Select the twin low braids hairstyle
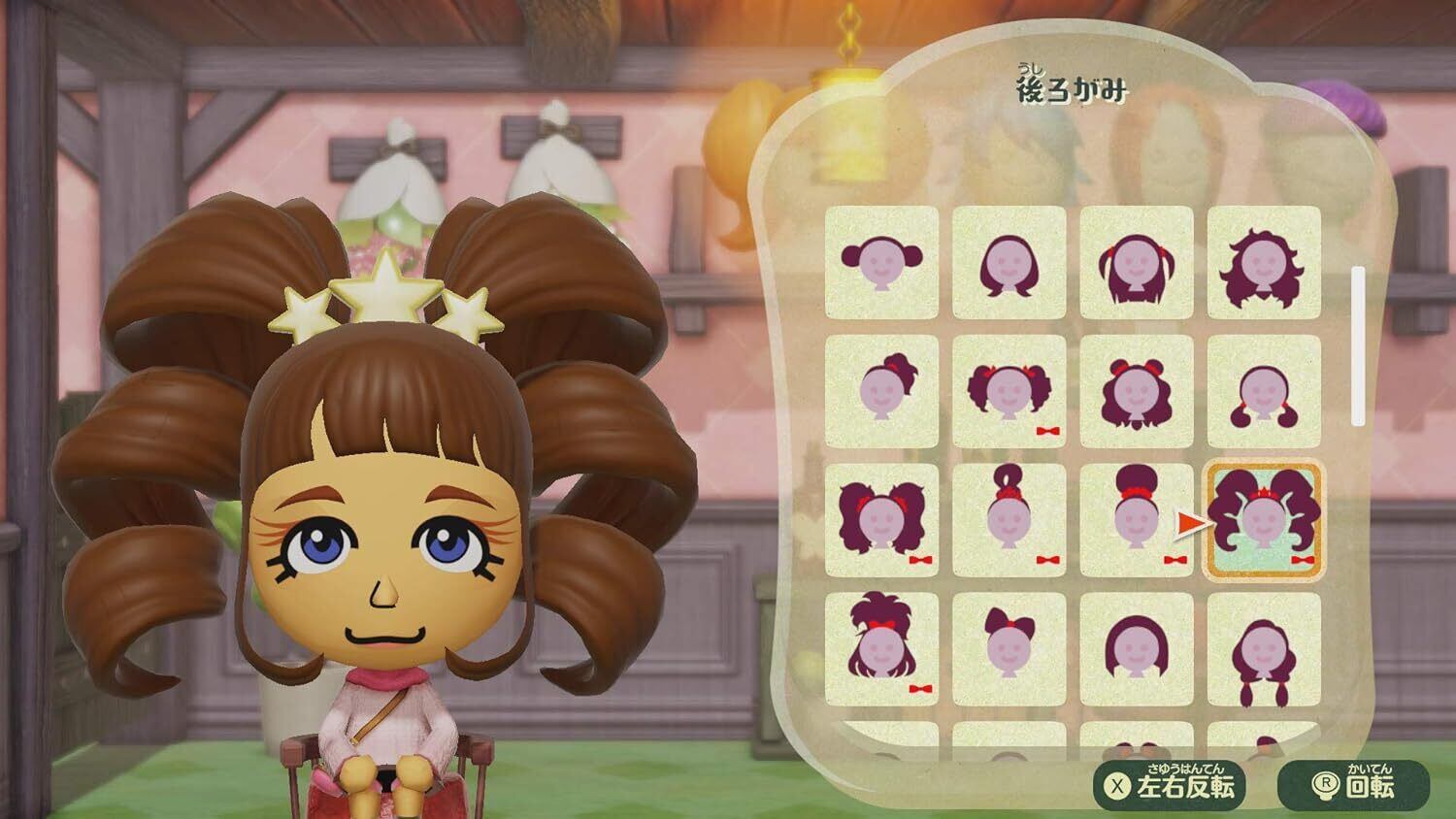 pos(1263,647)
